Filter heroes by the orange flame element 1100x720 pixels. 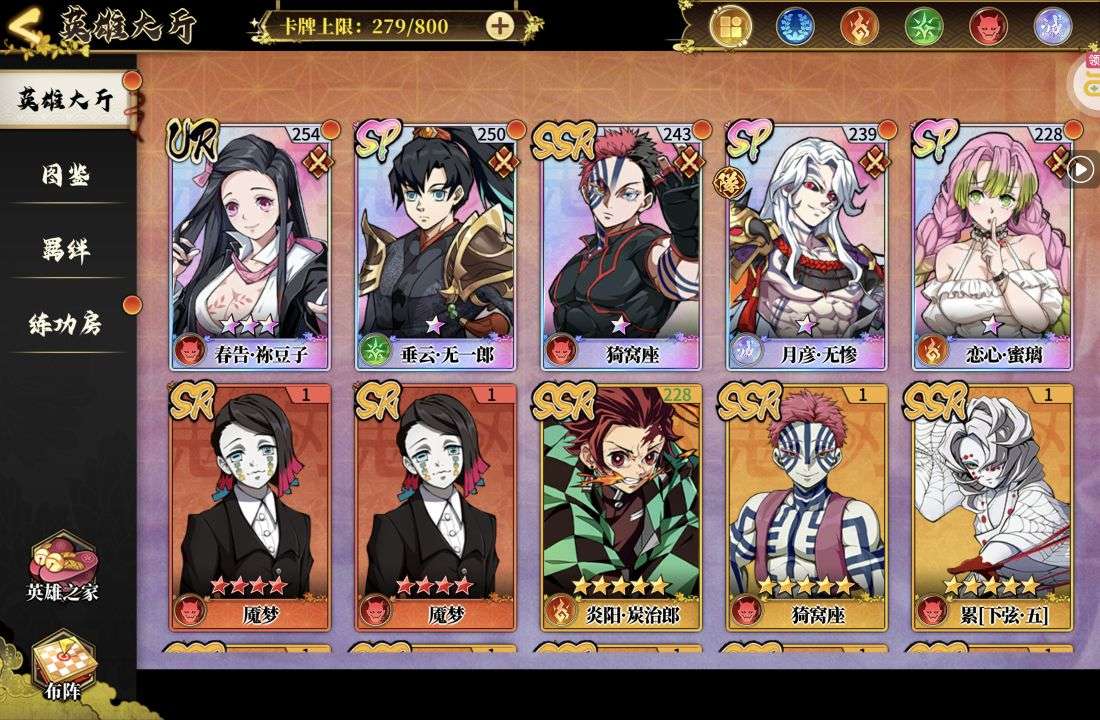pos(860,25)
